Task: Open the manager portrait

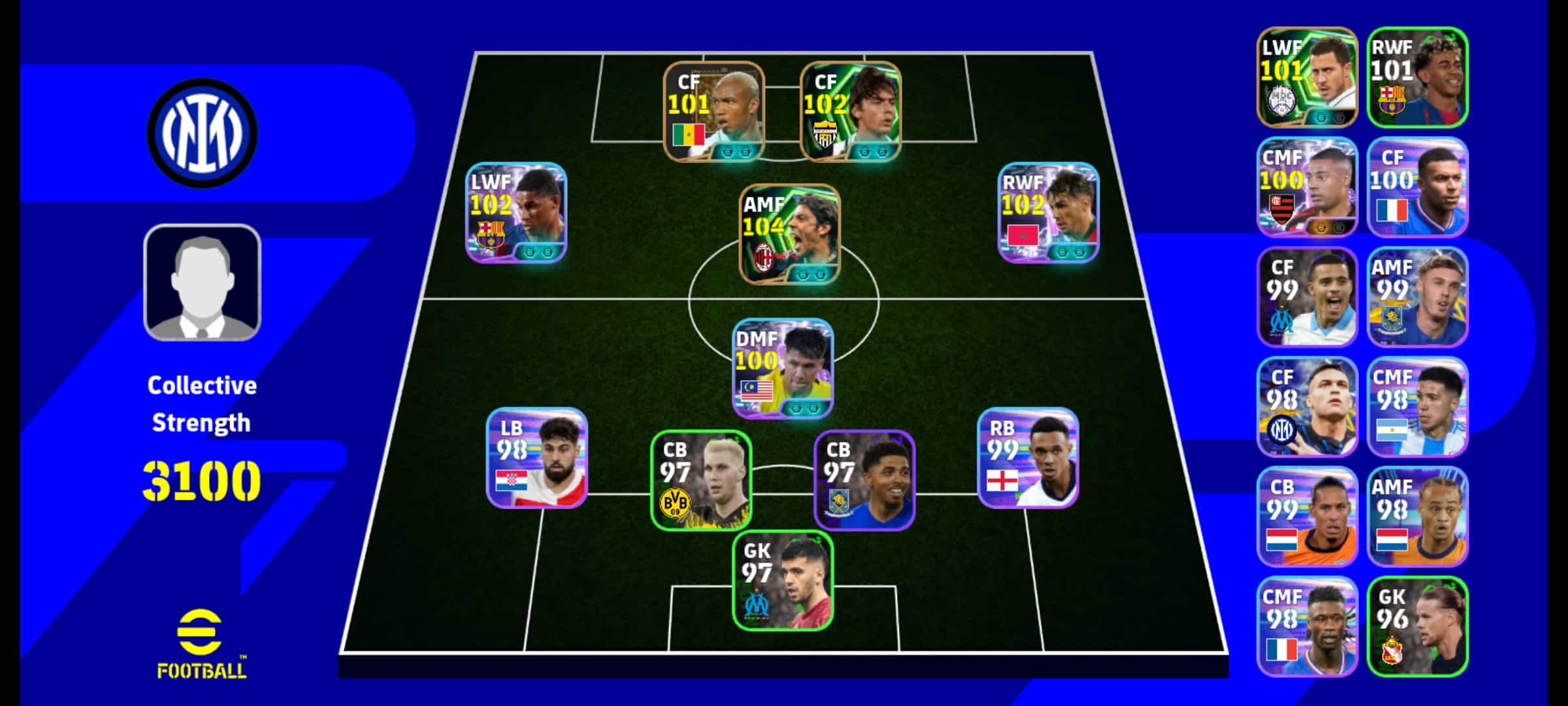Action: [203, 282]
